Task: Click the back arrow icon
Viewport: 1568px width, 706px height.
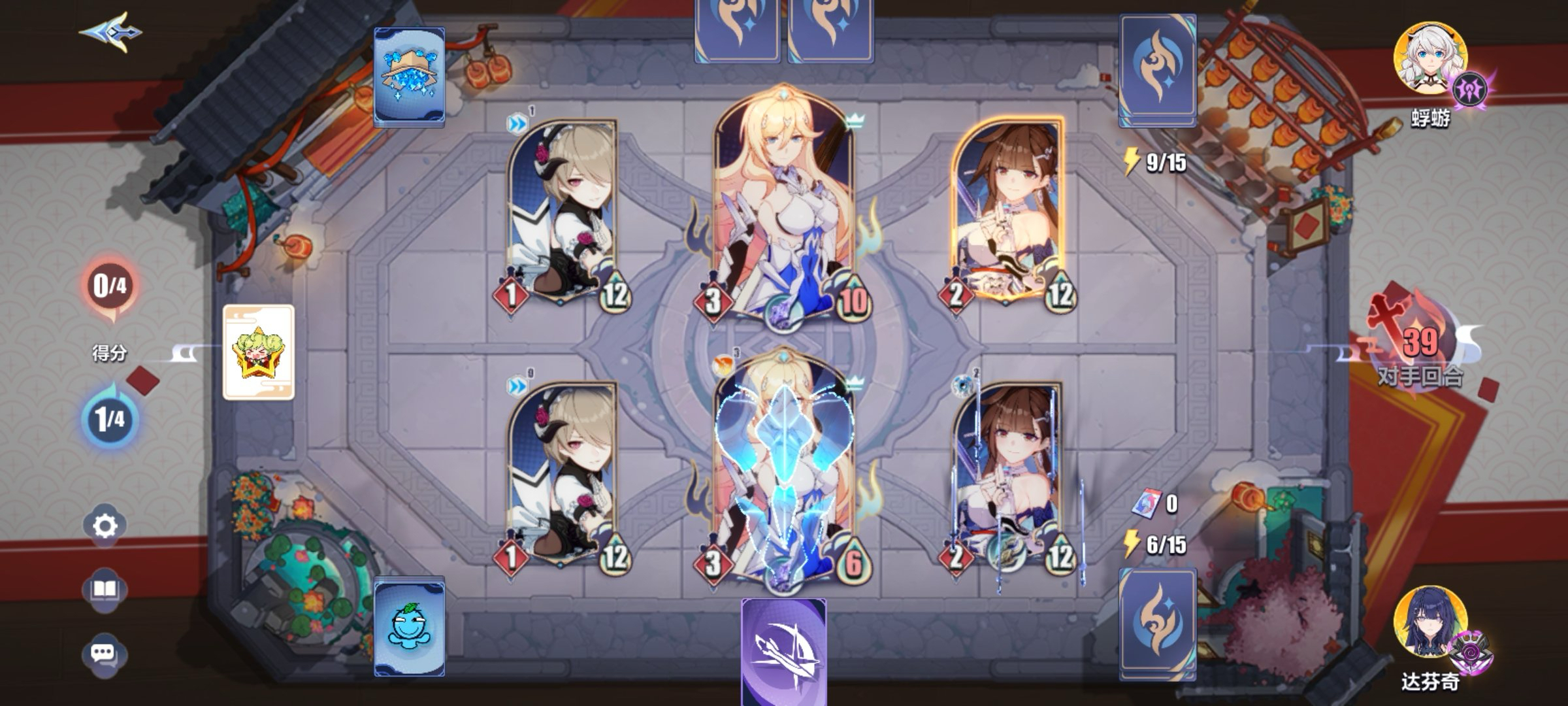Action: click(x=111, y=31)
